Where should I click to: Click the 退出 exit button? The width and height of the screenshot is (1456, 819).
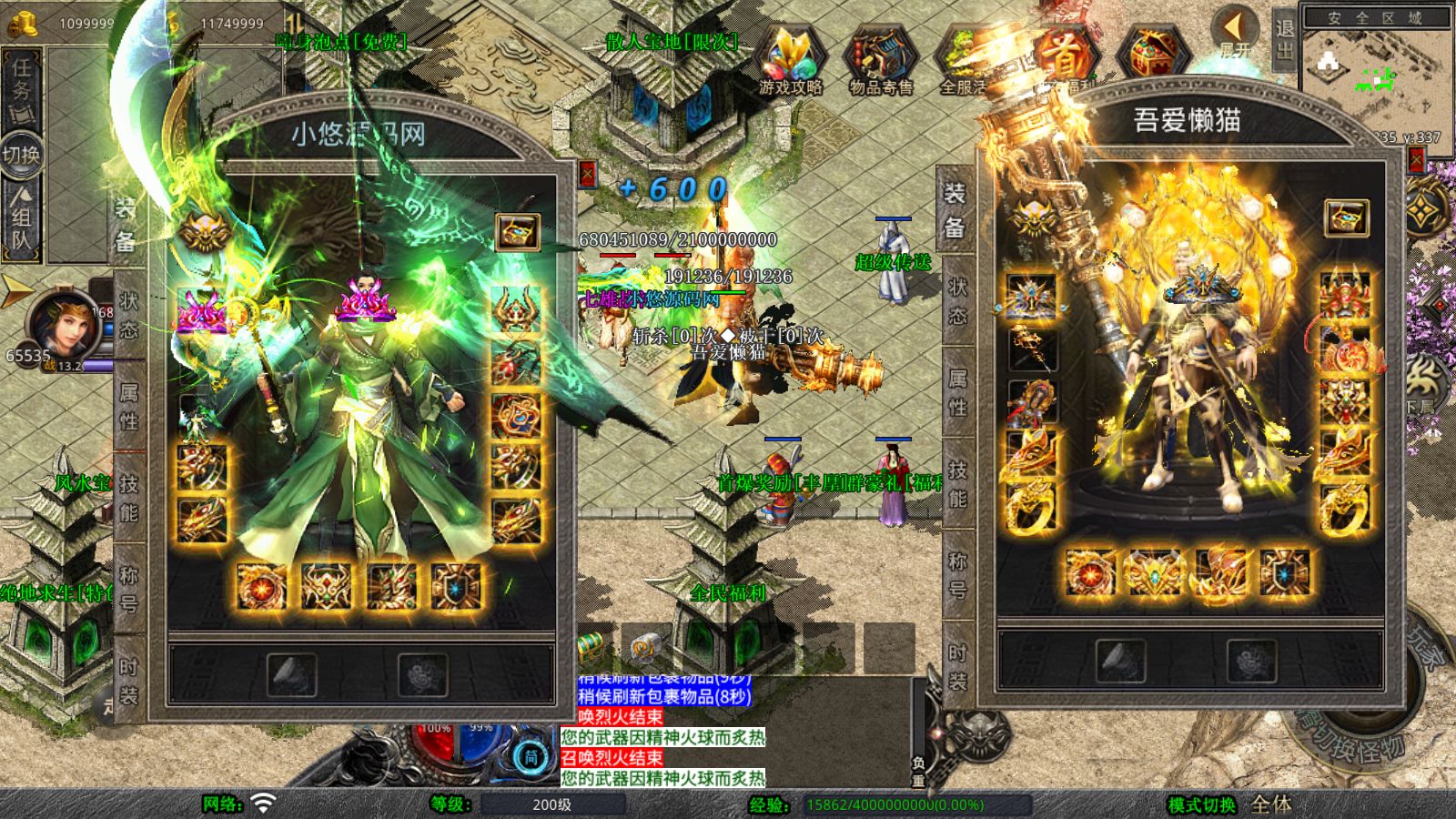pos(1284,39)
